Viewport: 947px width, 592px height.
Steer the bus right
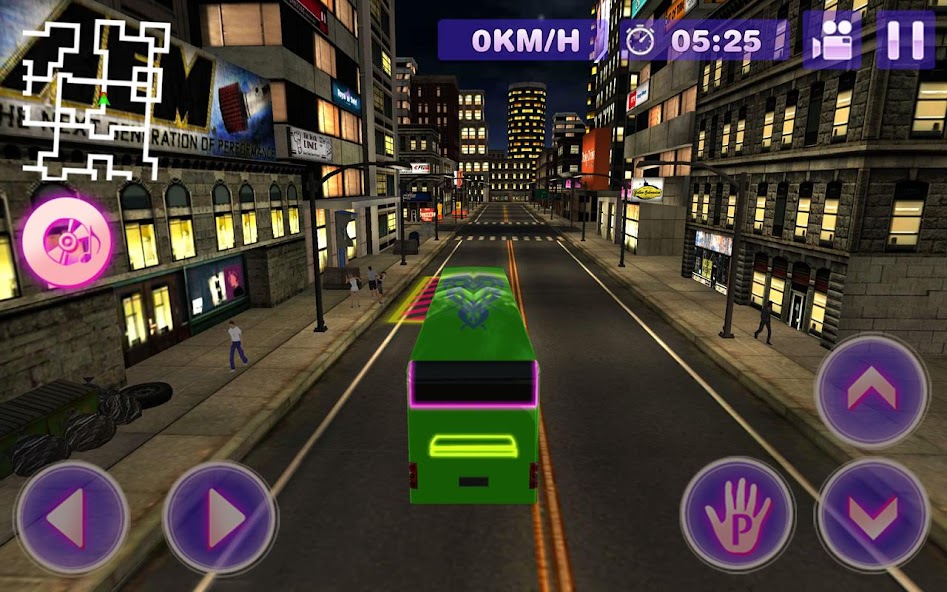click(220, 517)
